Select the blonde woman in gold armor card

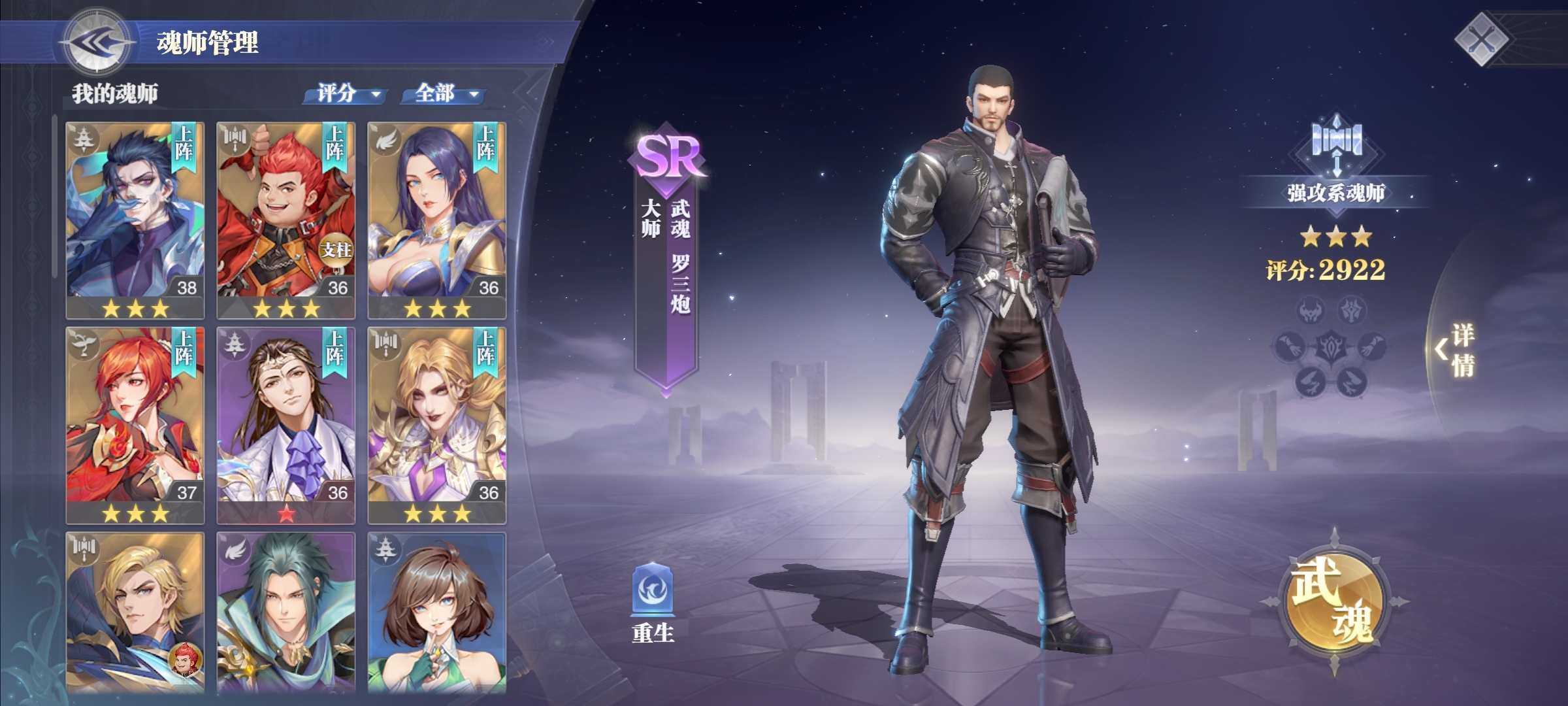437,425
